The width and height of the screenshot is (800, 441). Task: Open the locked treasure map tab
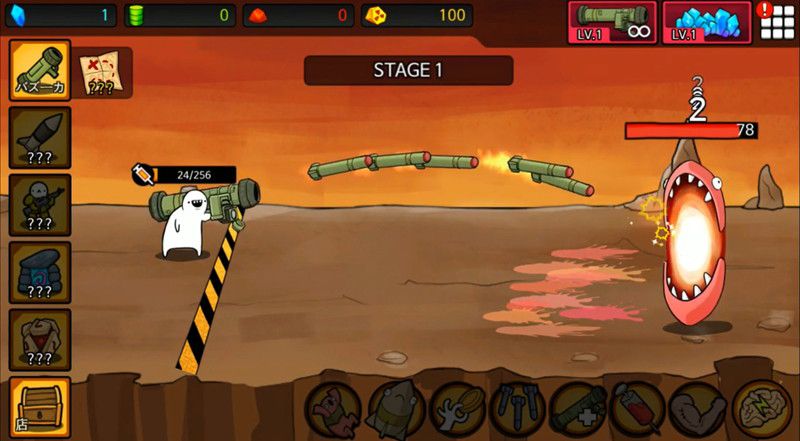[x=102, y=72]
